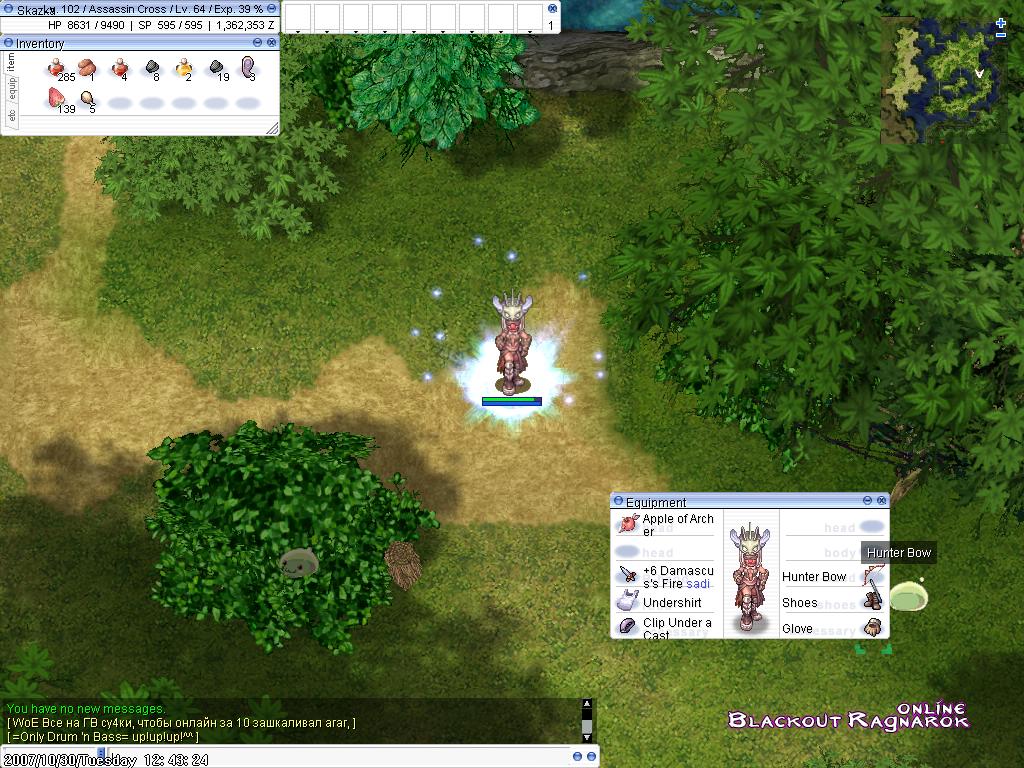Close the Equipment window
Viewport: 1024px width, 768px height.
881,501
